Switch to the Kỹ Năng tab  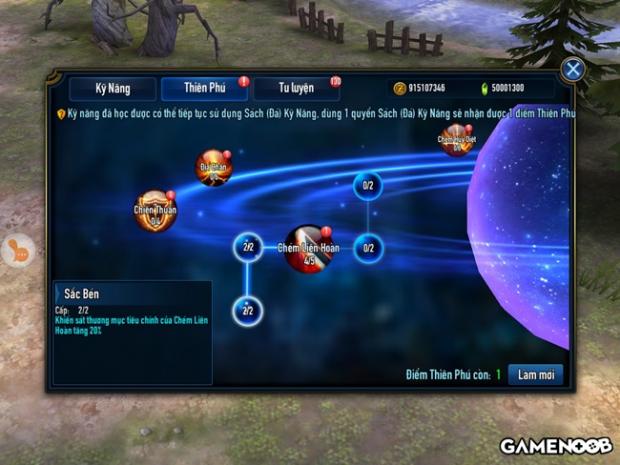(x=112, y=89)
